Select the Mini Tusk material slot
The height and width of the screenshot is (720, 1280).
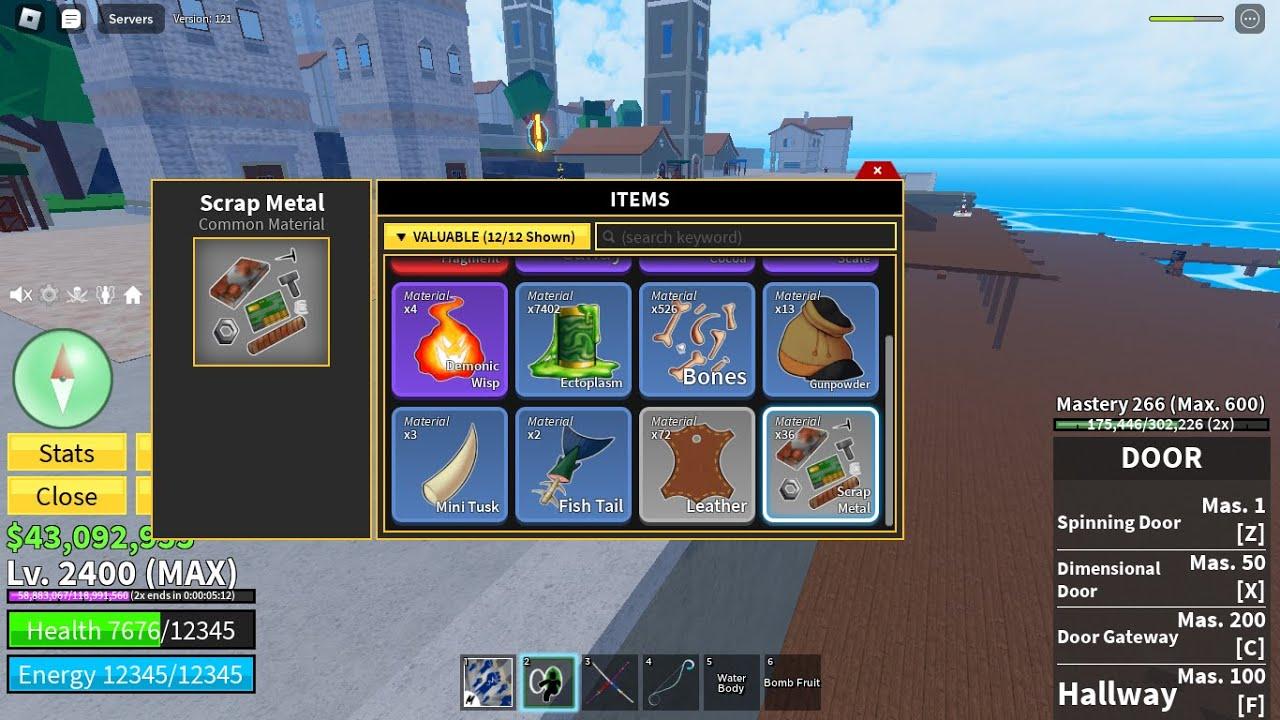450,465
